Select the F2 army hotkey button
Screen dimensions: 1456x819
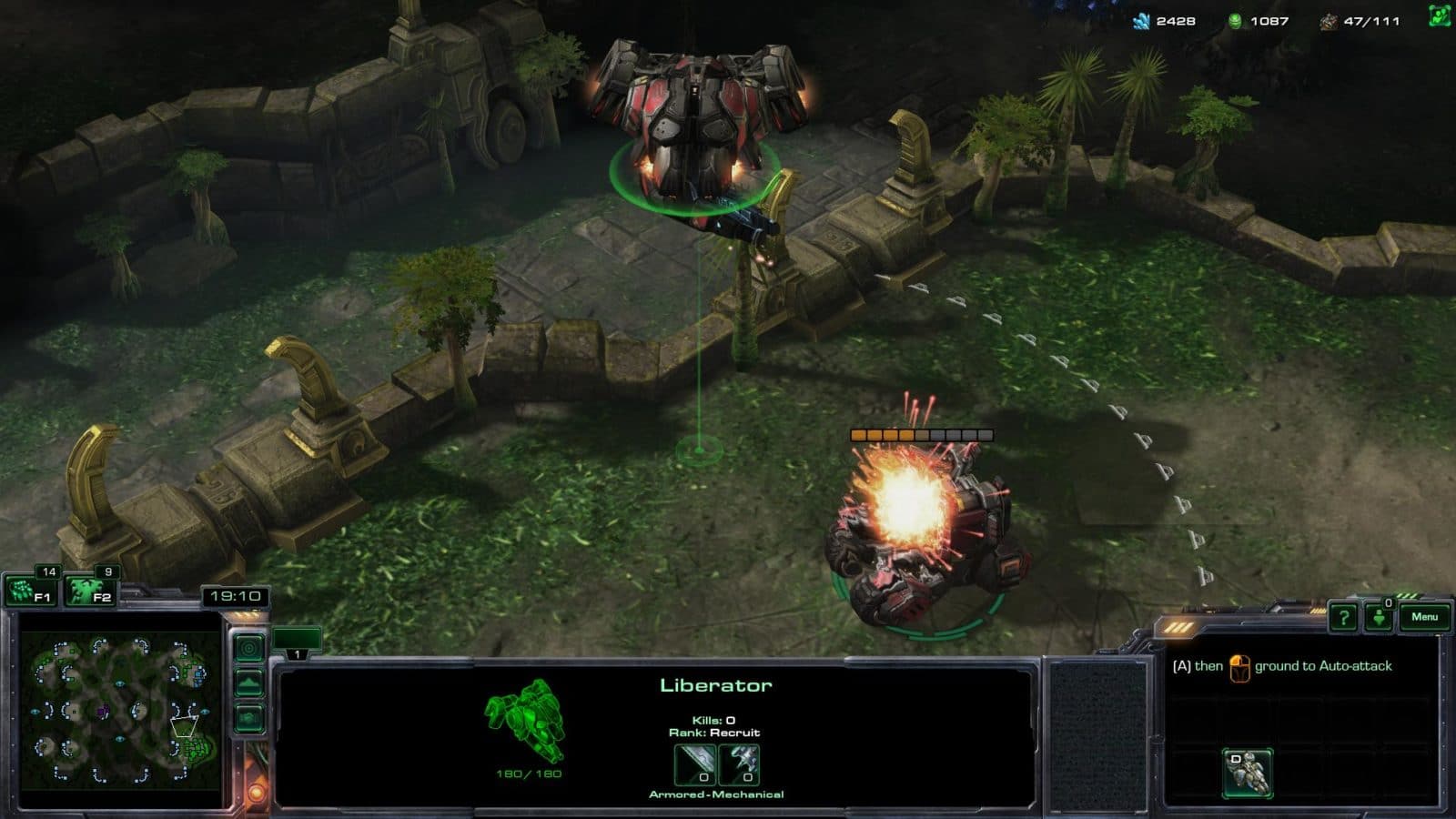coord(91,591)
